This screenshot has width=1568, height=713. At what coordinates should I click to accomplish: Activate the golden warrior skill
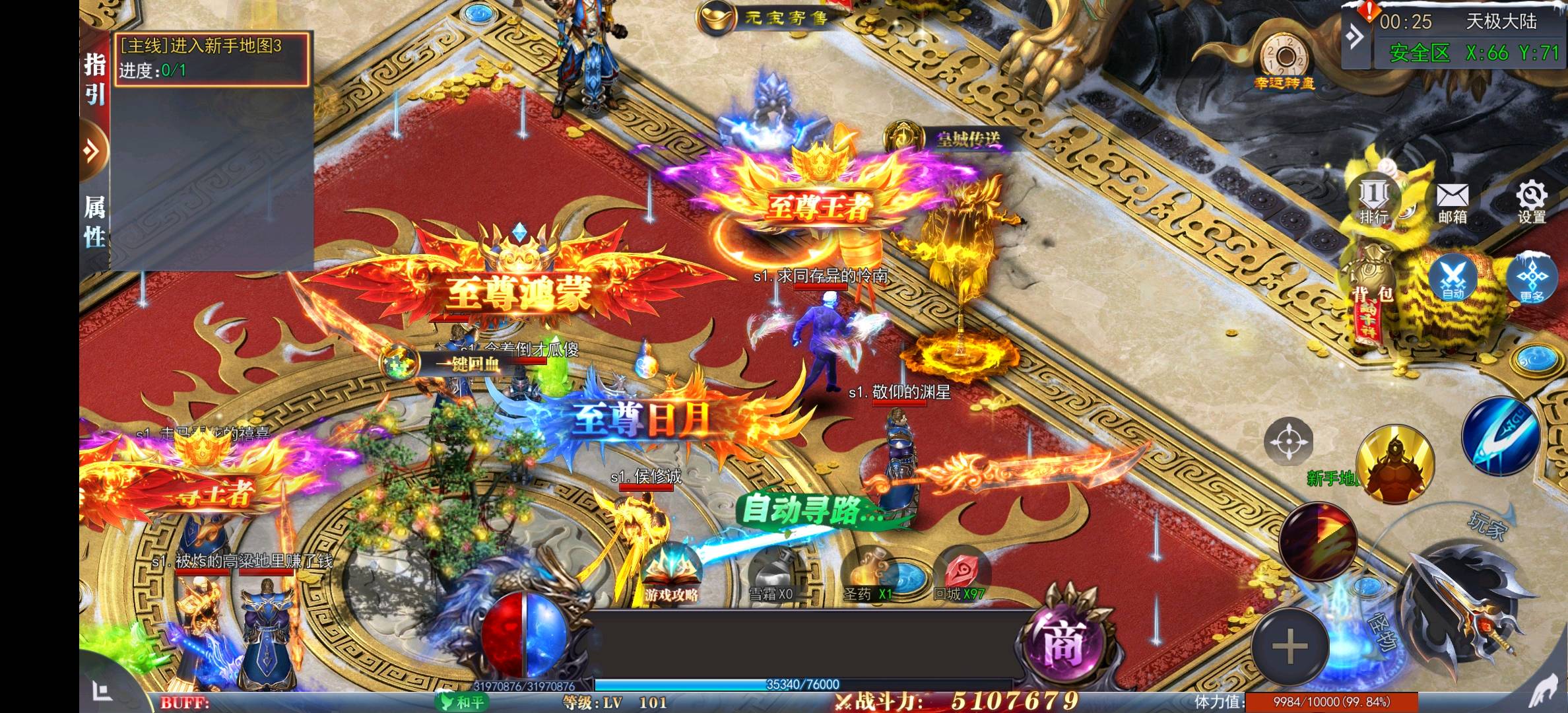coord(1395,463)
